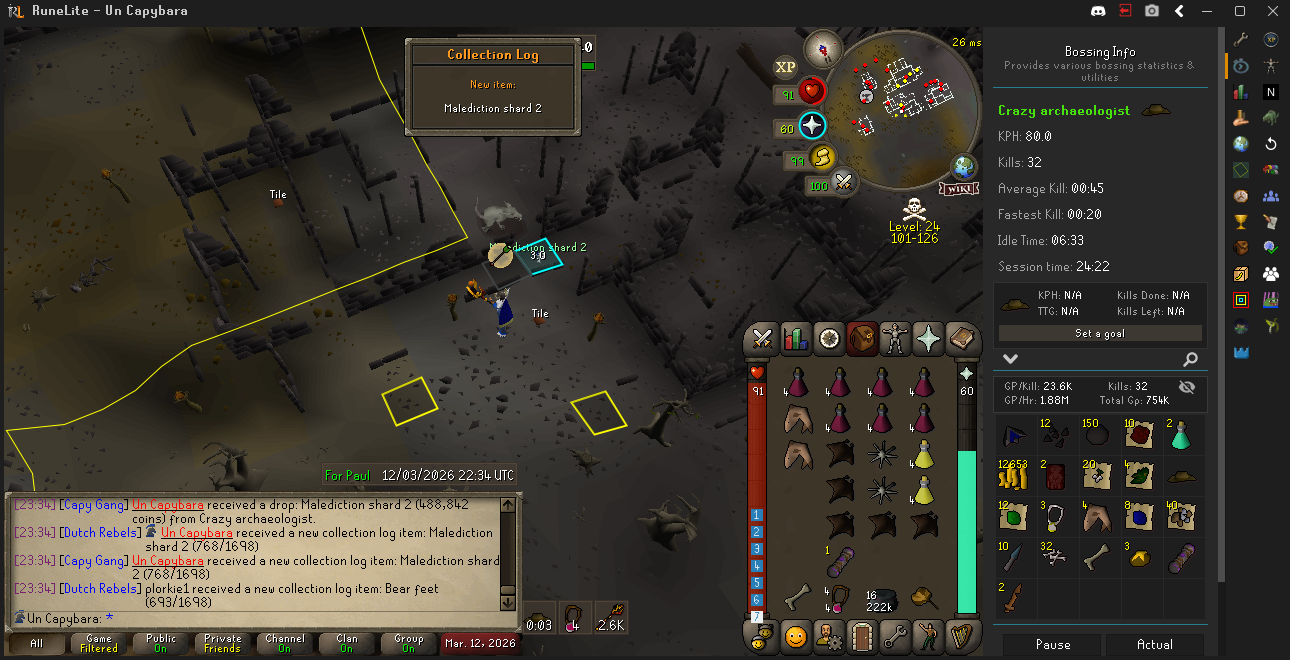Viewport: 1290px width, 660px height.
Task: Switch to the Skills tab
Action: tap(796, 339)
